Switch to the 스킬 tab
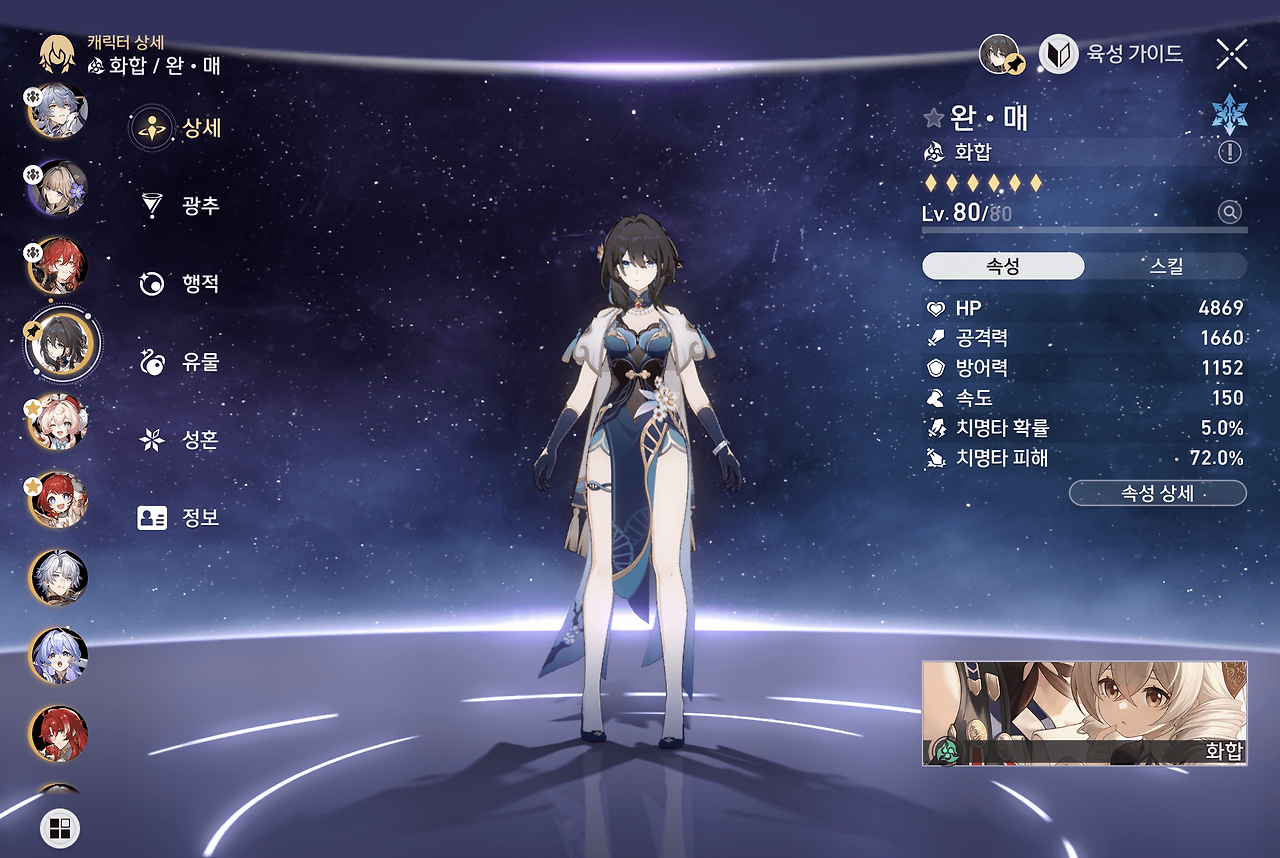Screen dimensions: 1280x858 tap(1166, 266)
